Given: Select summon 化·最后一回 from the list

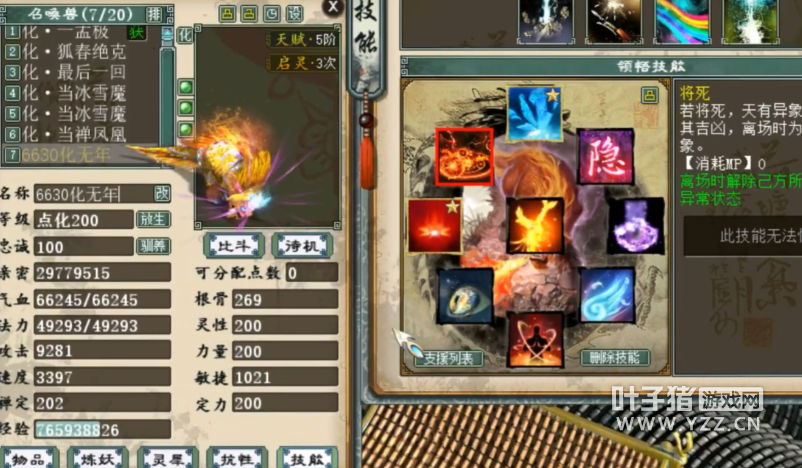Looking at the screenshot, I should pyautogui.click(x=80, y=72).
